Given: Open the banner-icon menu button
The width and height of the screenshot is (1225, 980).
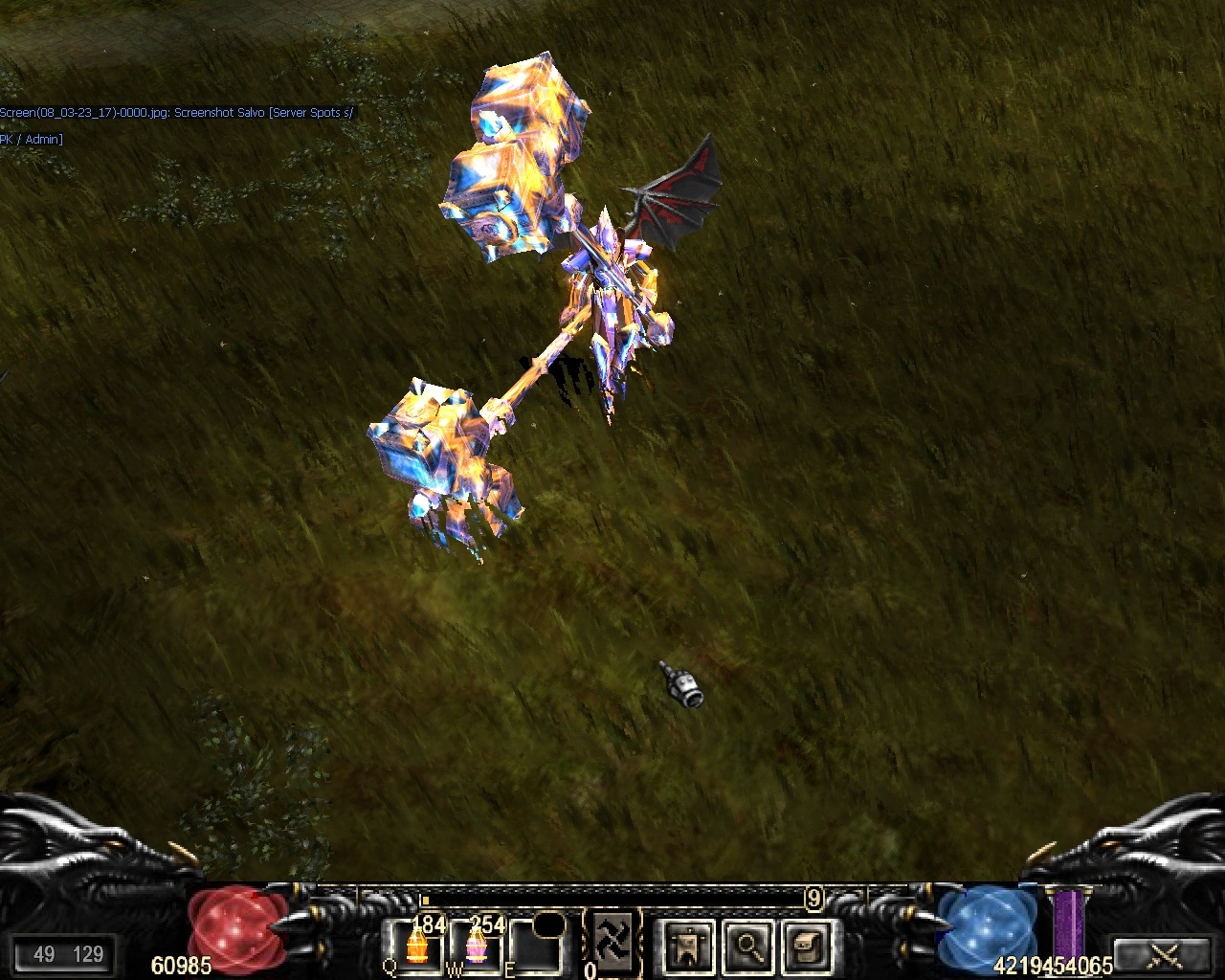Looking at the screenshot, I should pos(687,947).
